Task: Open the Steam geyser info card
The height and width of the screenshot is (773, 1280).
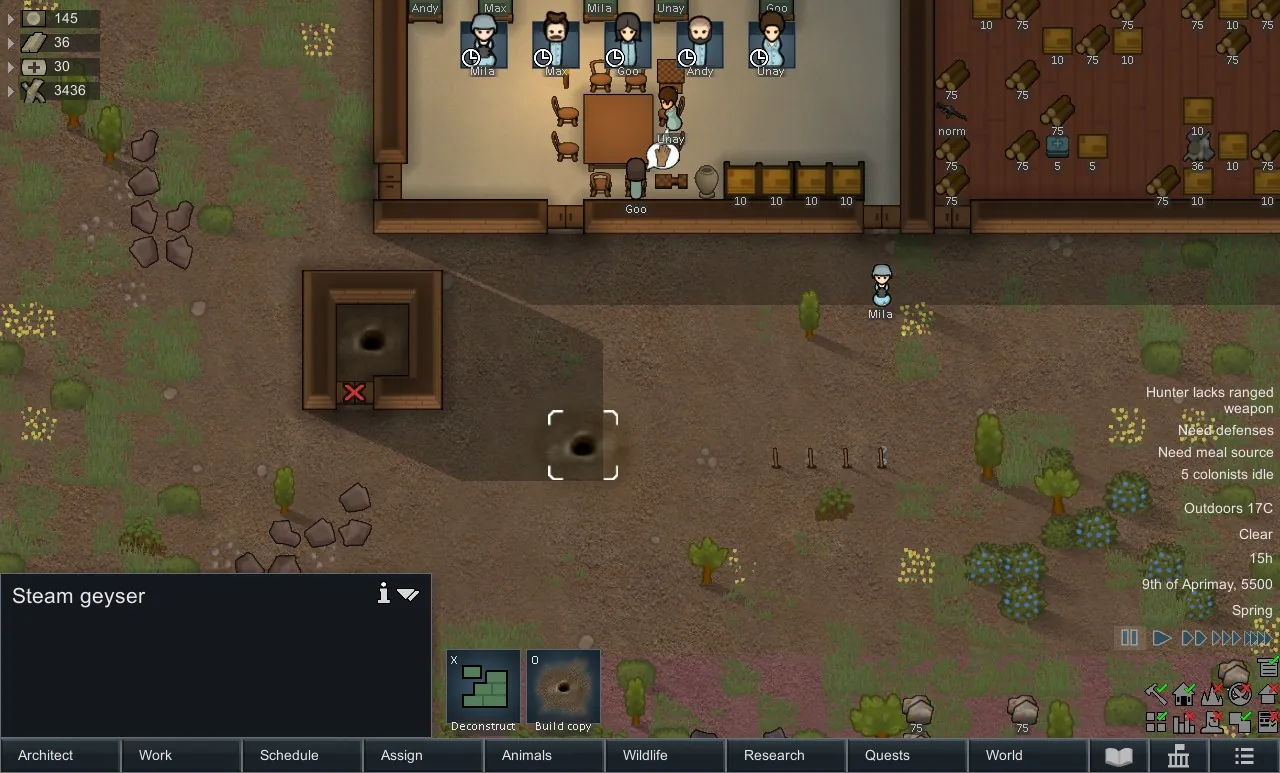Action: pos(383,595)
